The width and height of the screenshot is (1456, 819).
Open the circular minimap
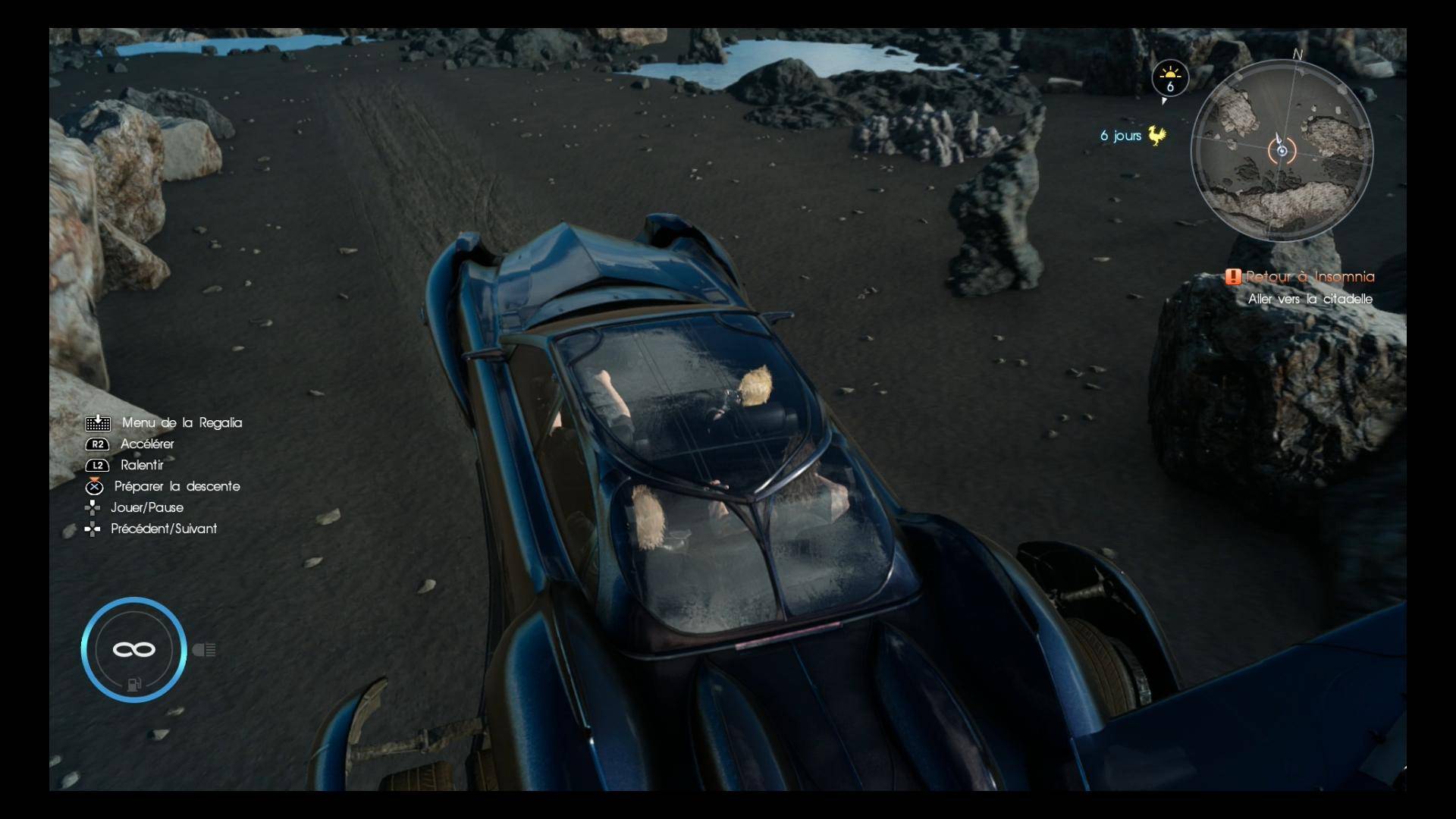click(1282, 150)
